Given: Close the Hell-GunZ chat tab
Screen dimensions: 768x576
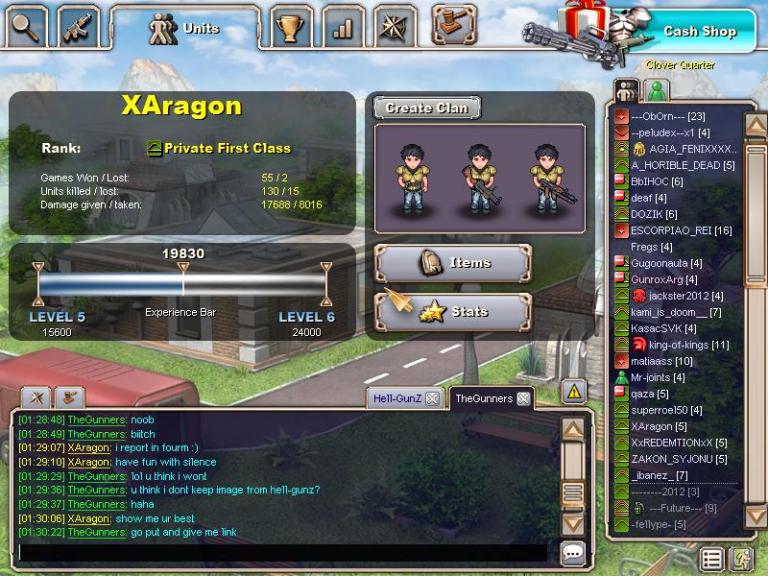Looking at the screenshot, I should pyautogui.click(x=432, y=398).
